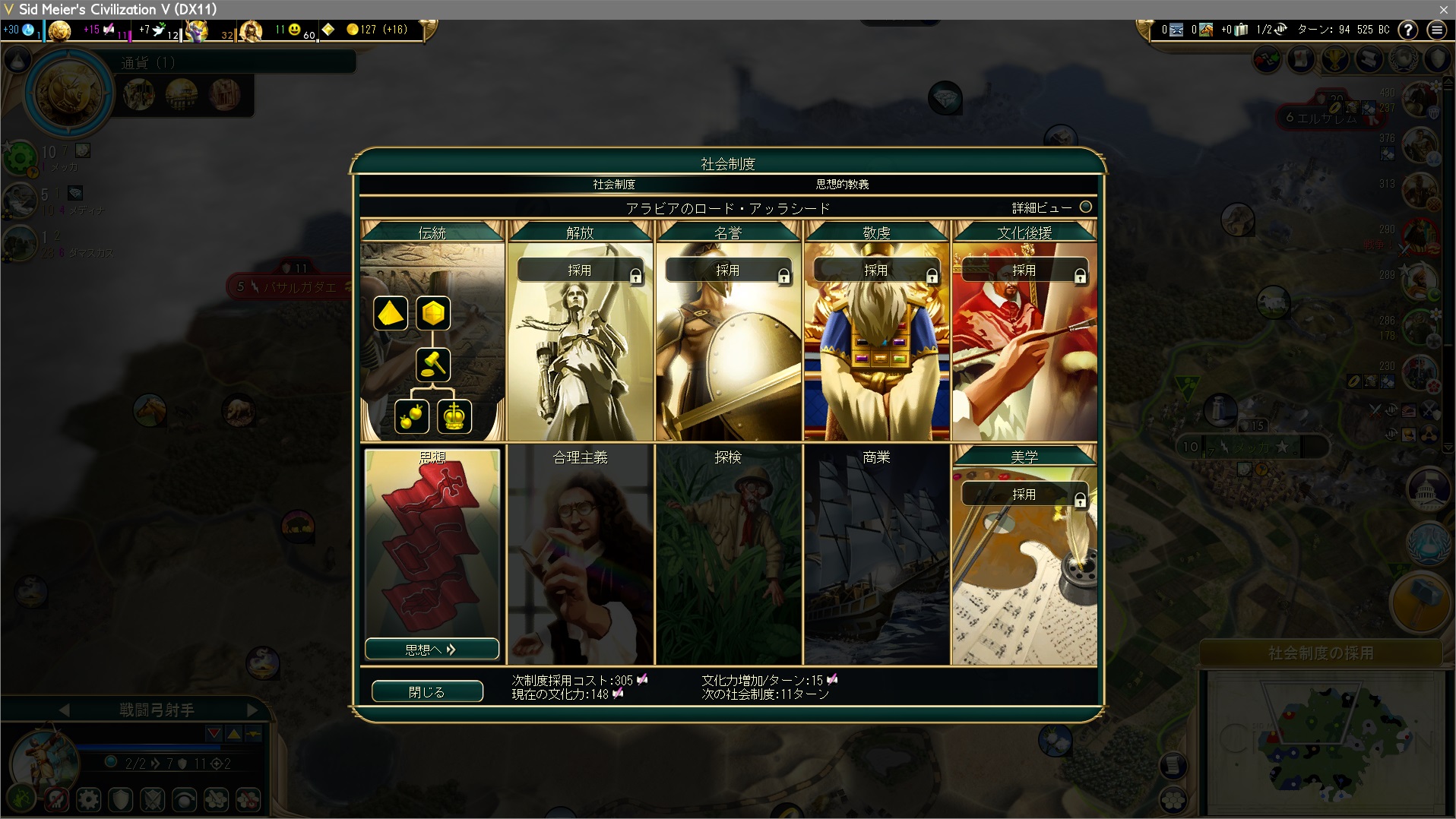Open the 社会制度の採用 notification banner
1456x819 pixels.
tap(1321, 653)
